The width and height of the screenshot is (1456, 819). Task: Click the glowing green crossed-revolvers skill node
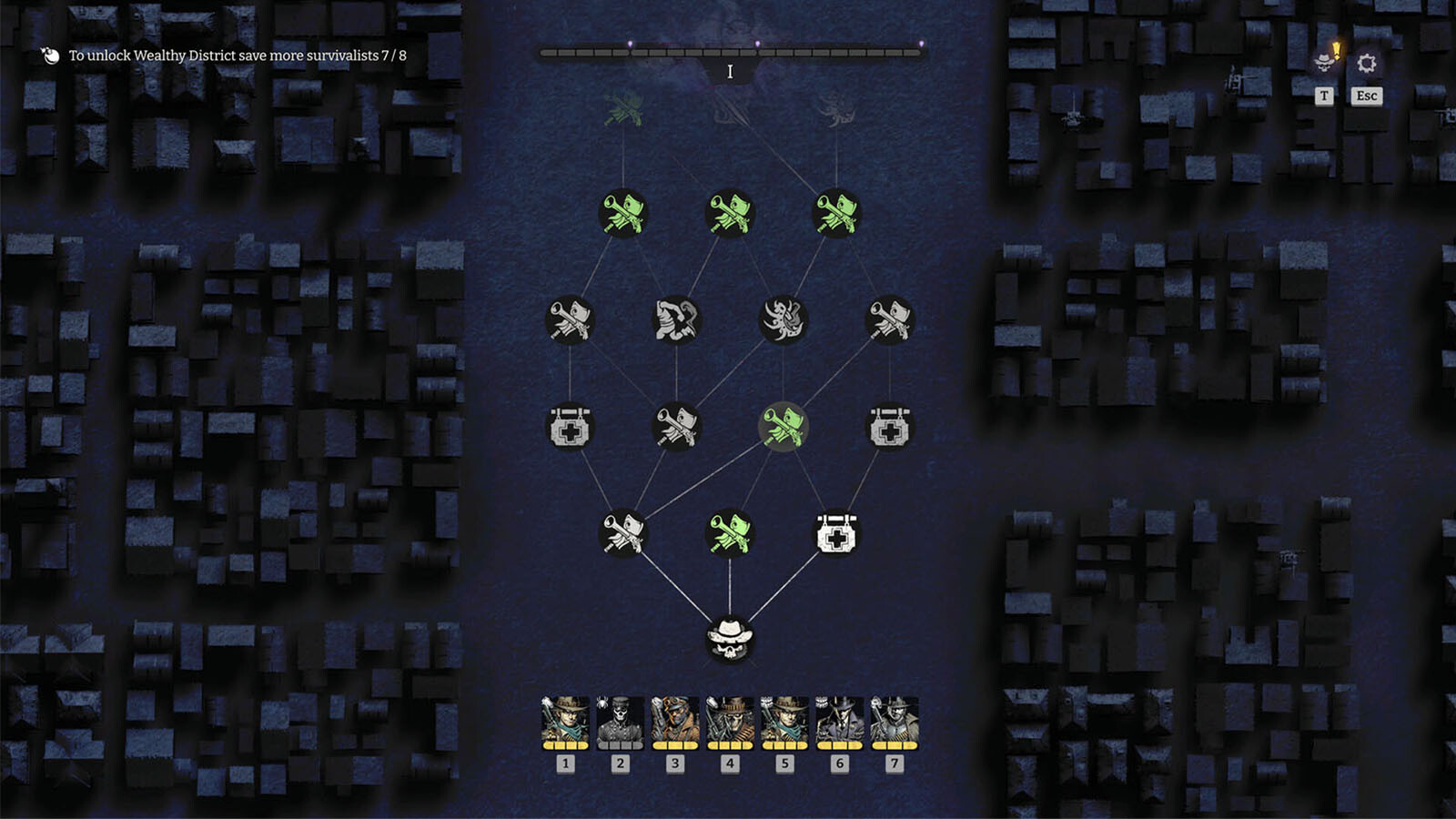[x=784, y=428]
